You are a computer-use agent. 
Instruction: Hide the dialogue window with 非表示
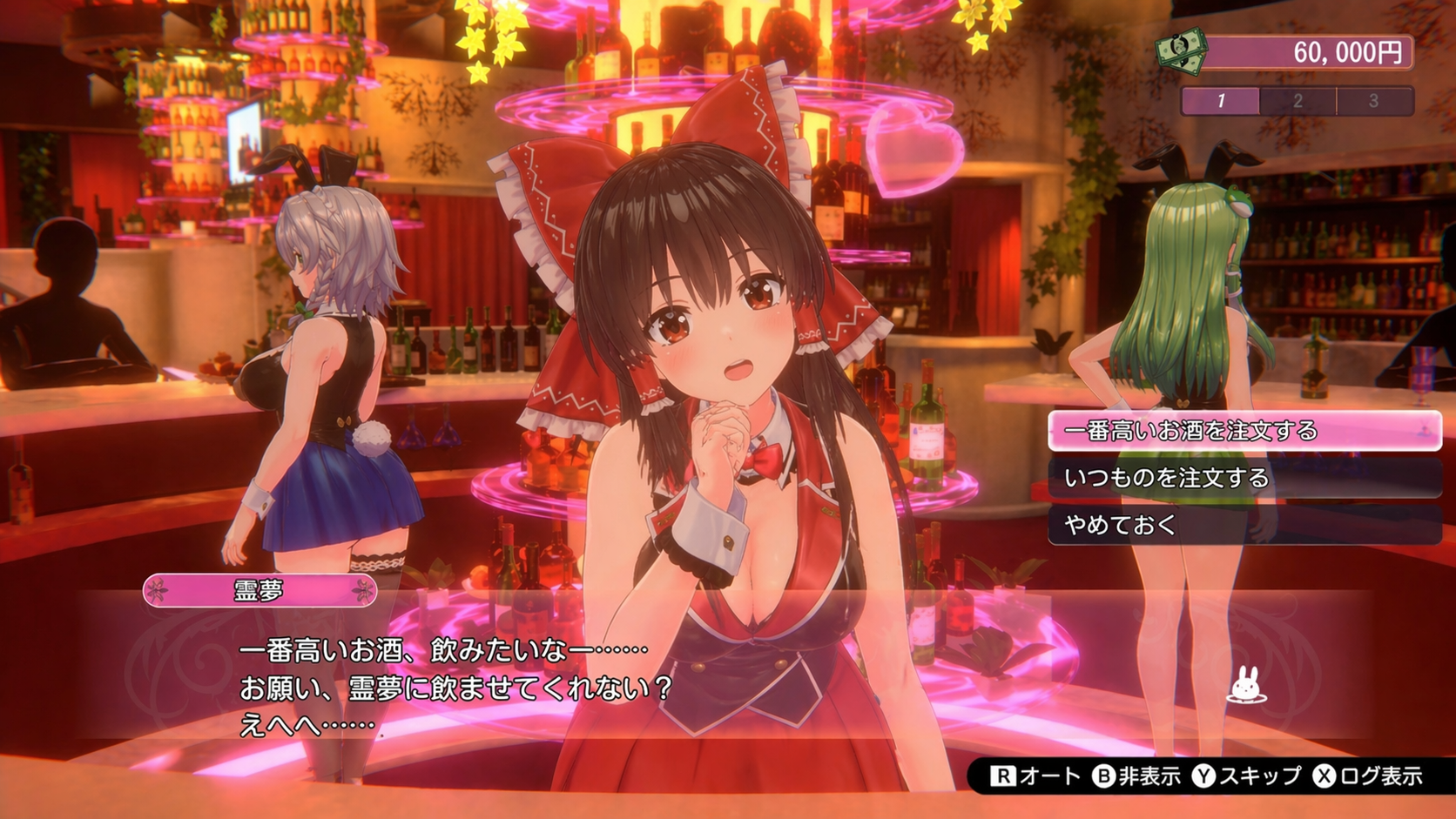click(1136, 775)
